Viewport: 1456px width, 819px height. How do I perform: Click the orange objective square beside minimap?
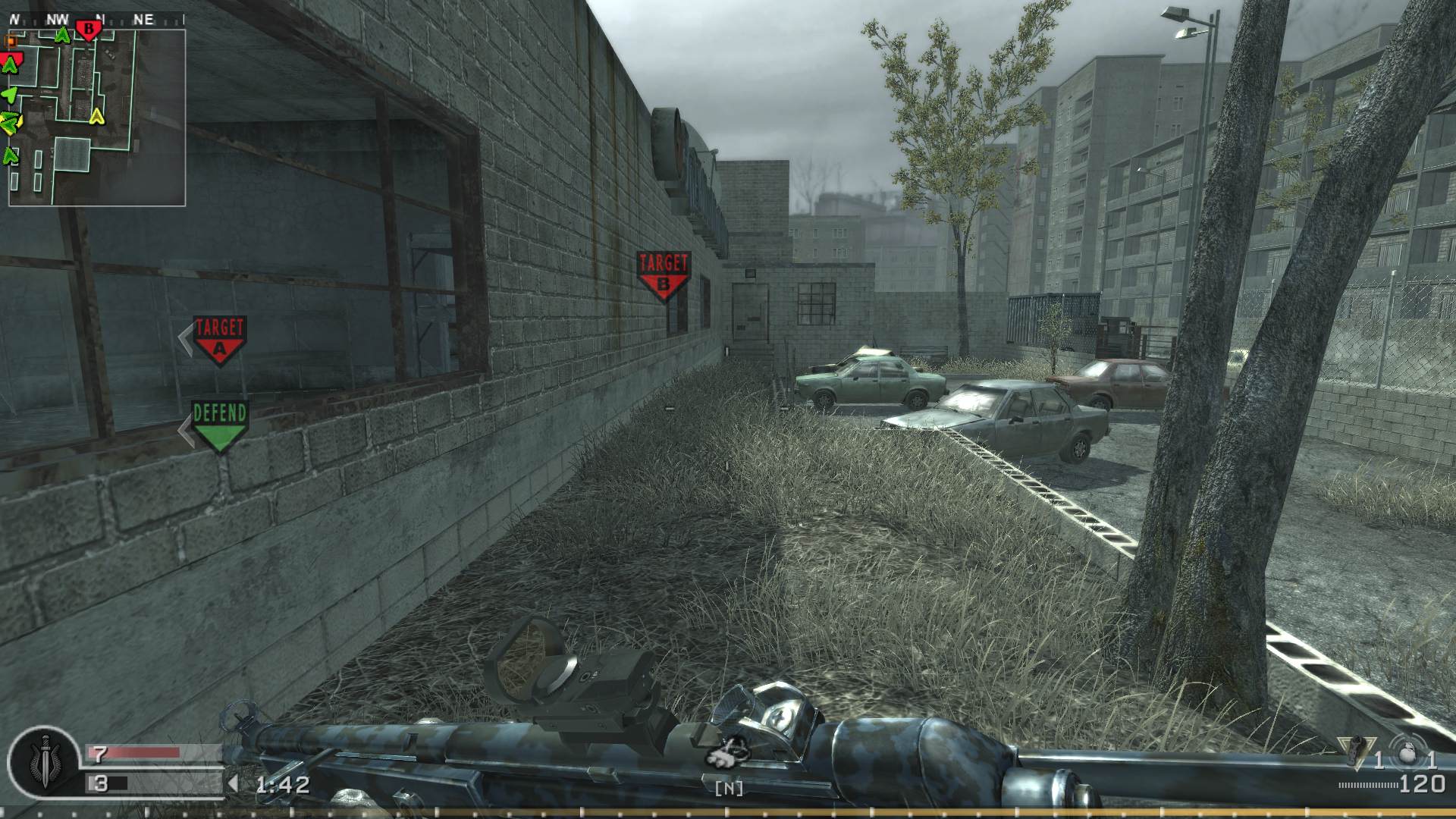tap(9, 41)
